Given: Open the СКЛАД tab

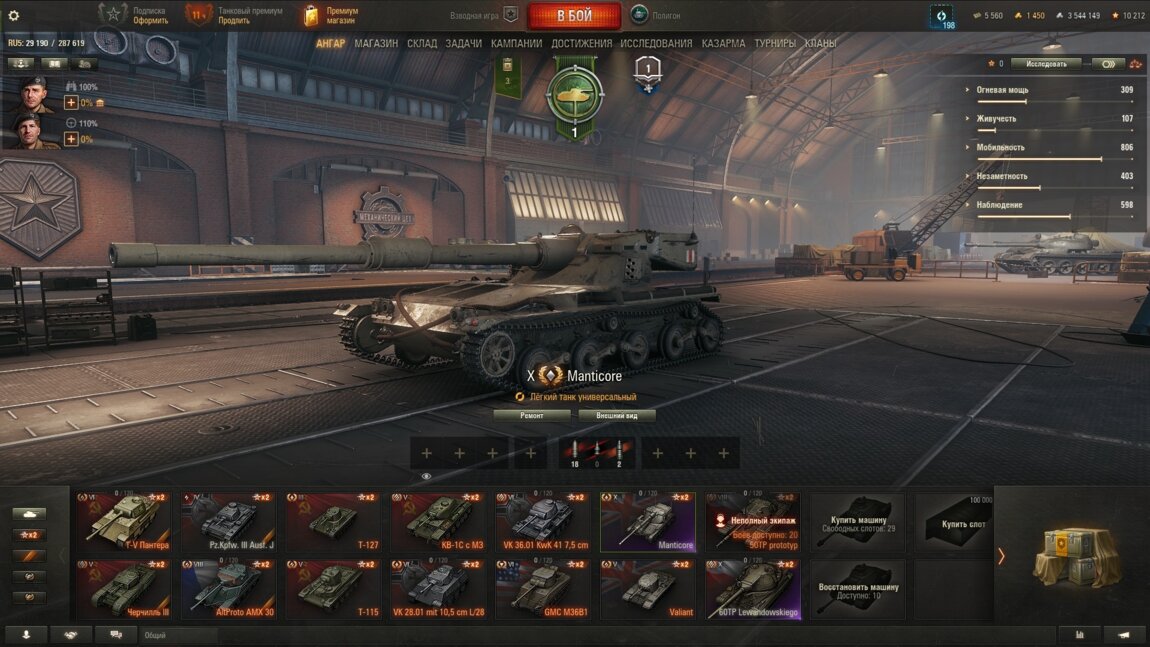Looking at the screenshot, I should pyautogui.click(x=422, y=44).
